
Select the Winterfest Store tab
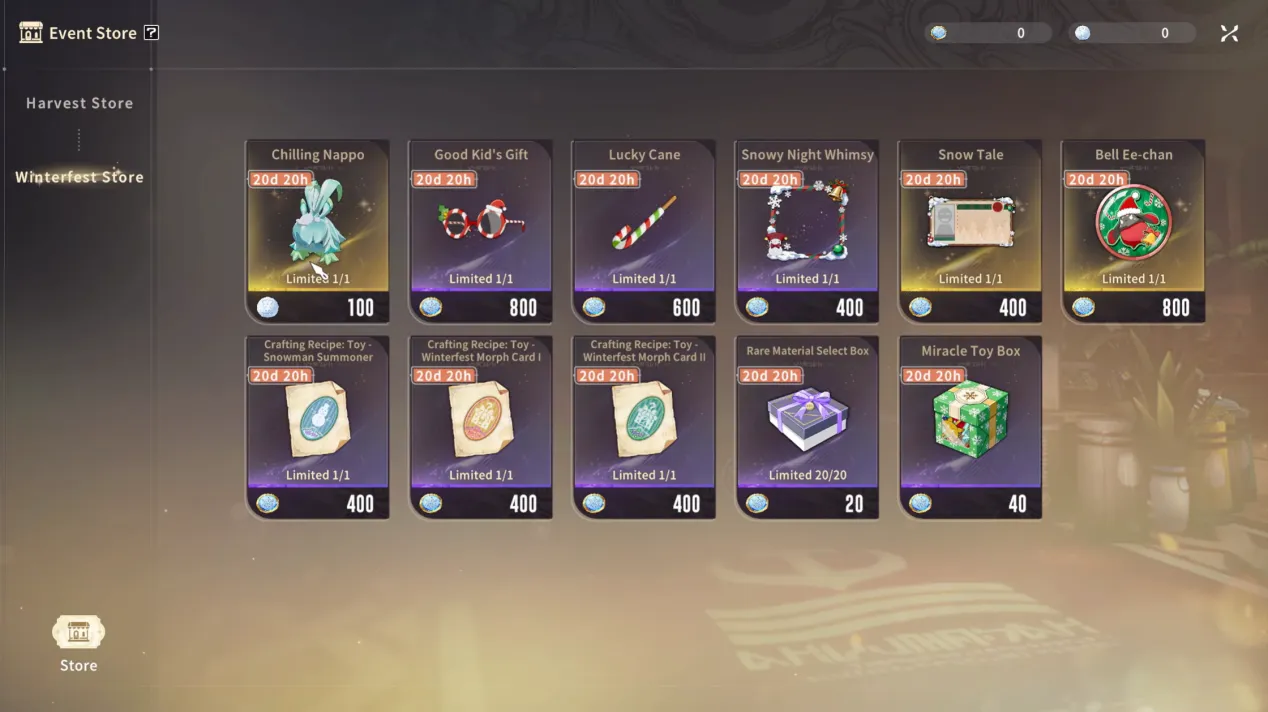tap(79, 177)
